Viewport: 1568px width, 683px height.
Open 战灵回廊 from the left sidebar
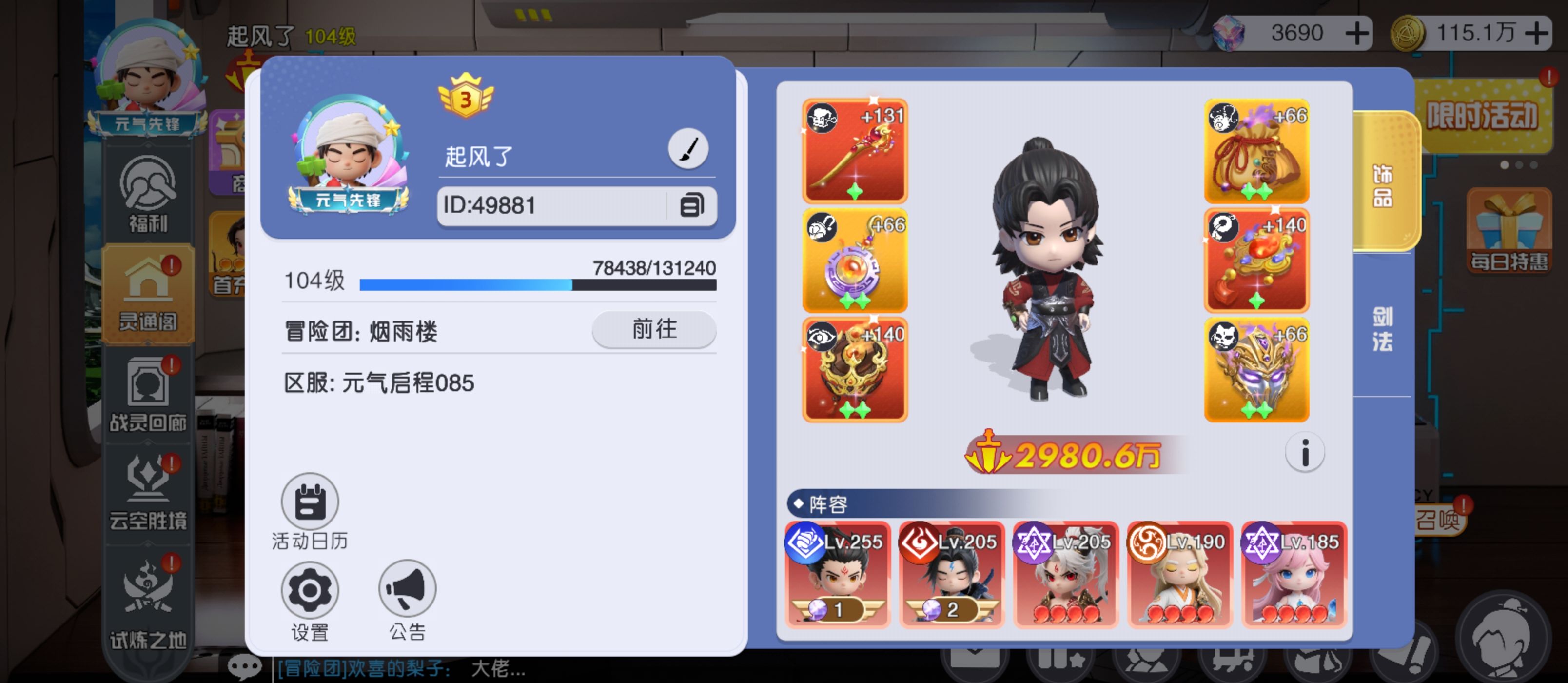pos(148,393)
